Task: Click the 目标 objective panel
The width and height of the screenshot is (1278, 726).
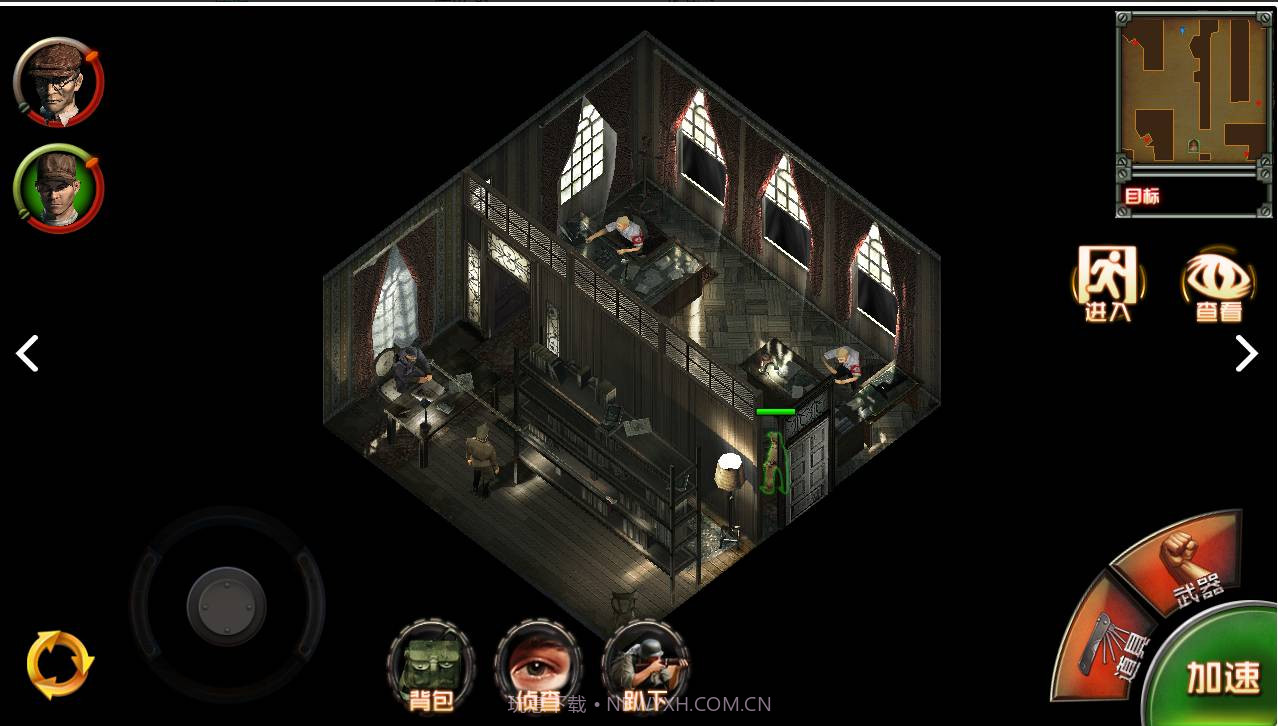Action: pos(1192,196)
